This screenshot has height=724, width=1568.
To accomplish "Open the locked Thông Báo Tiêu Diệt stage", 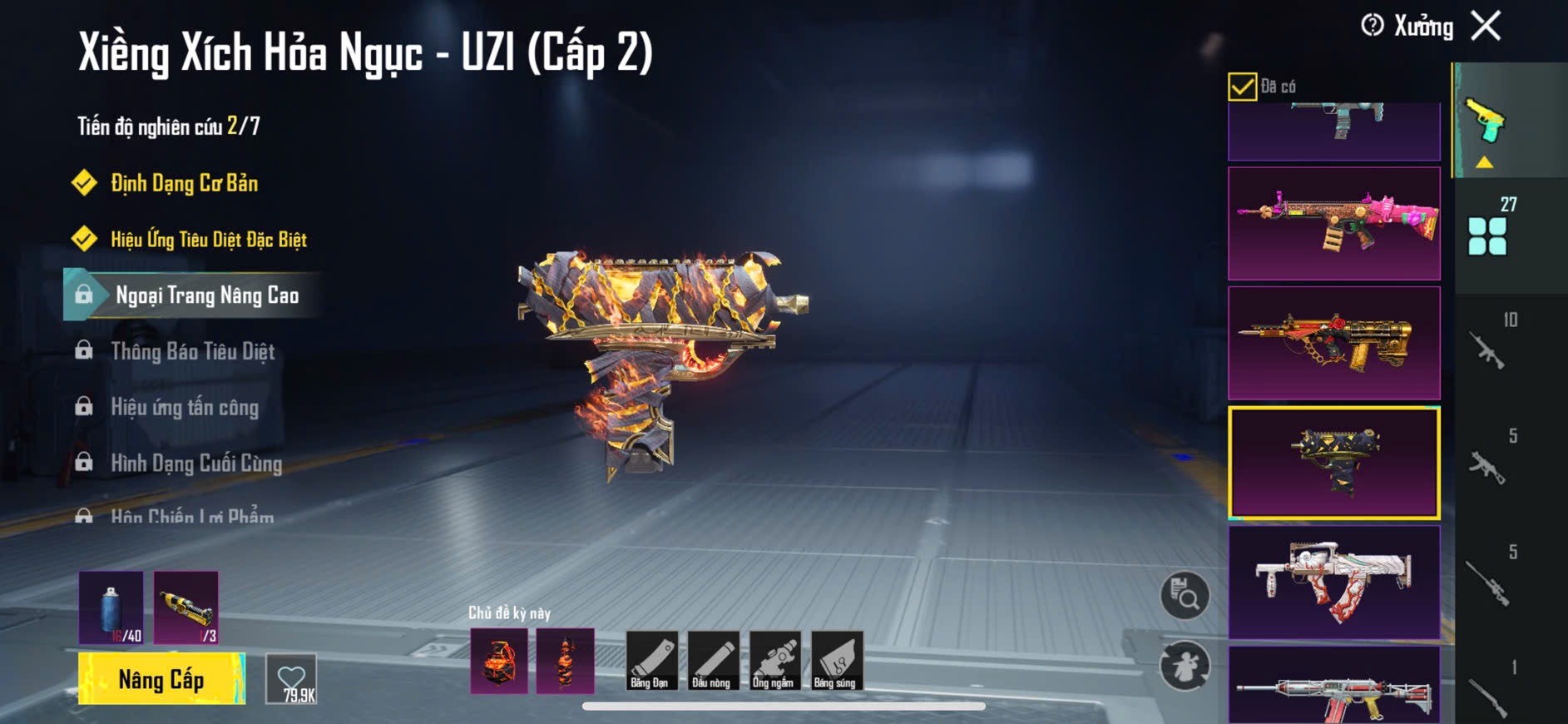I will (192, 351).
